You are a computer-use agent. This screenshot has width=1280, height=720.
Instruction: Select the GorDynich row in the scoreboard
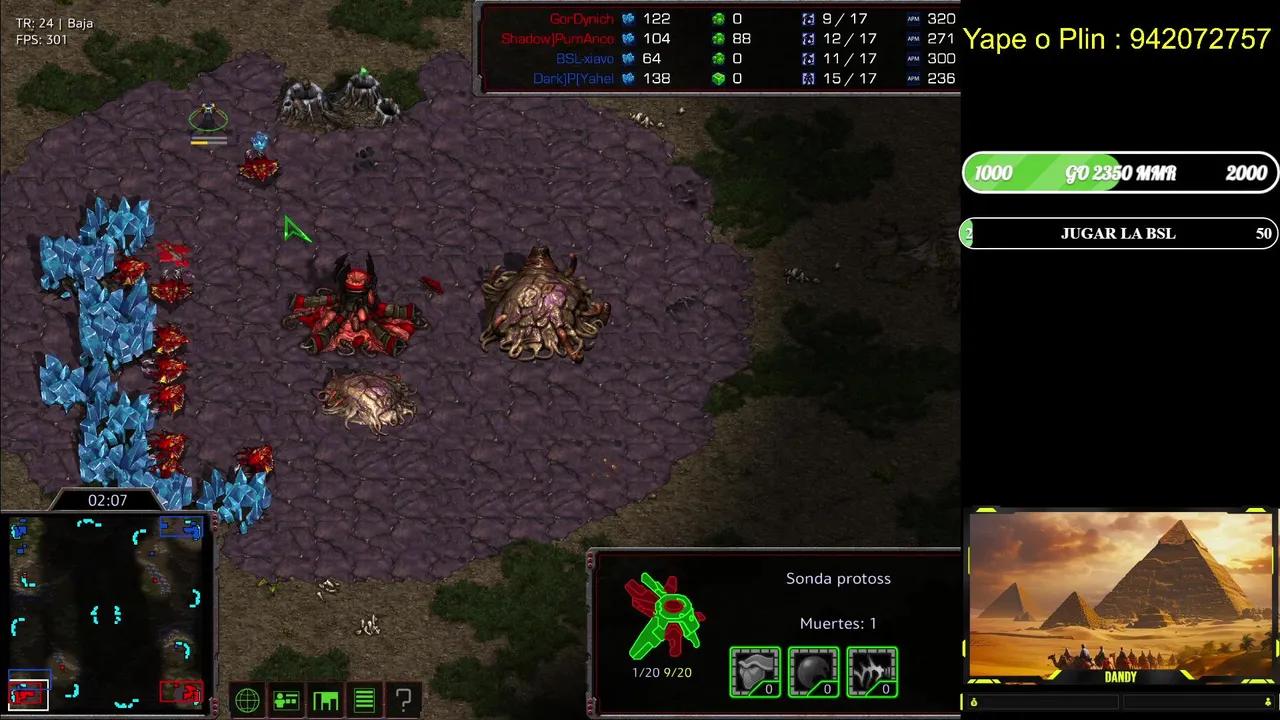[718, 19]
